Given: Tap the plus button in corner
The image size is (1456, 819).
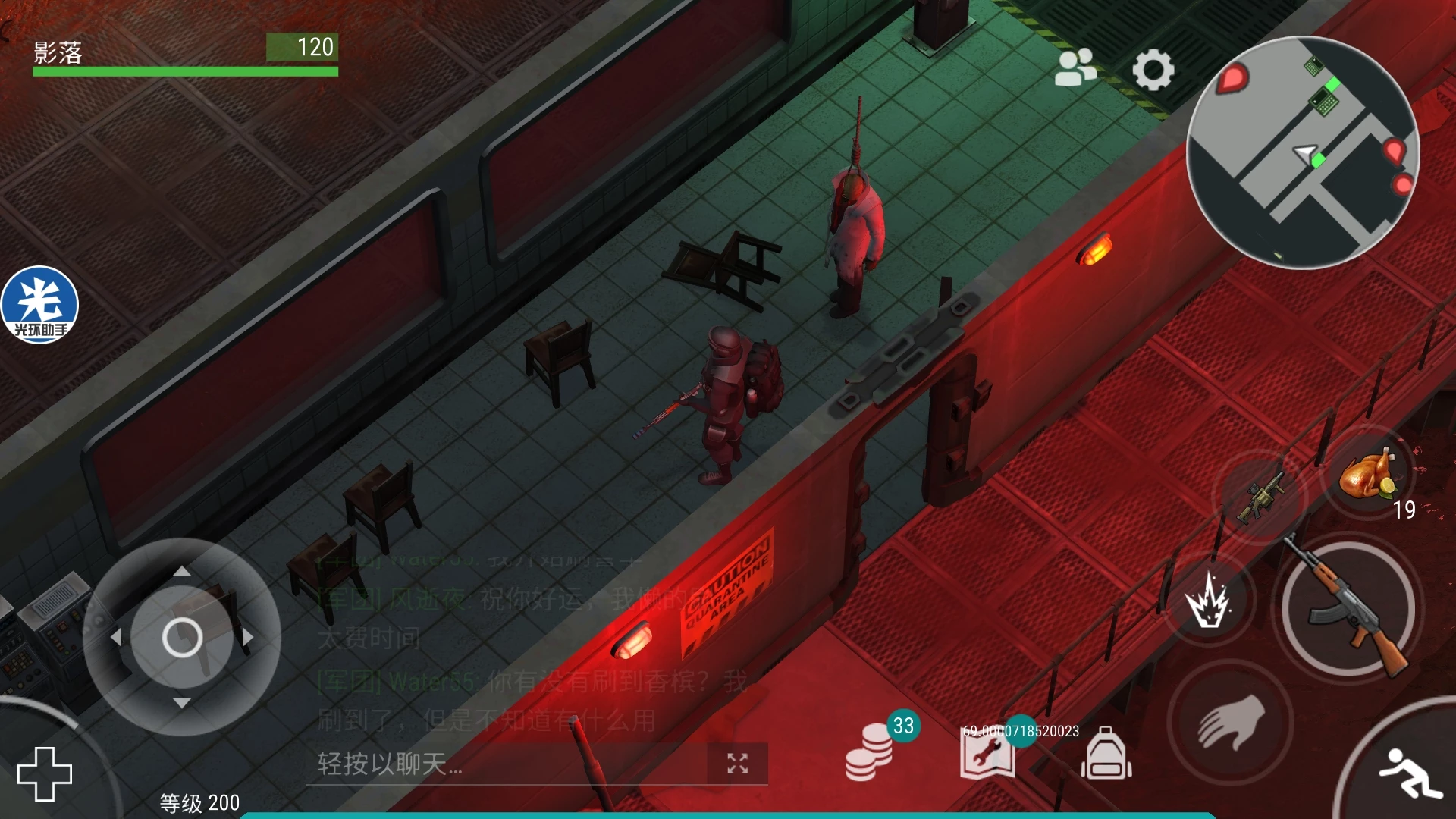Looking at the screenshot, I should [x=45, y=773].
